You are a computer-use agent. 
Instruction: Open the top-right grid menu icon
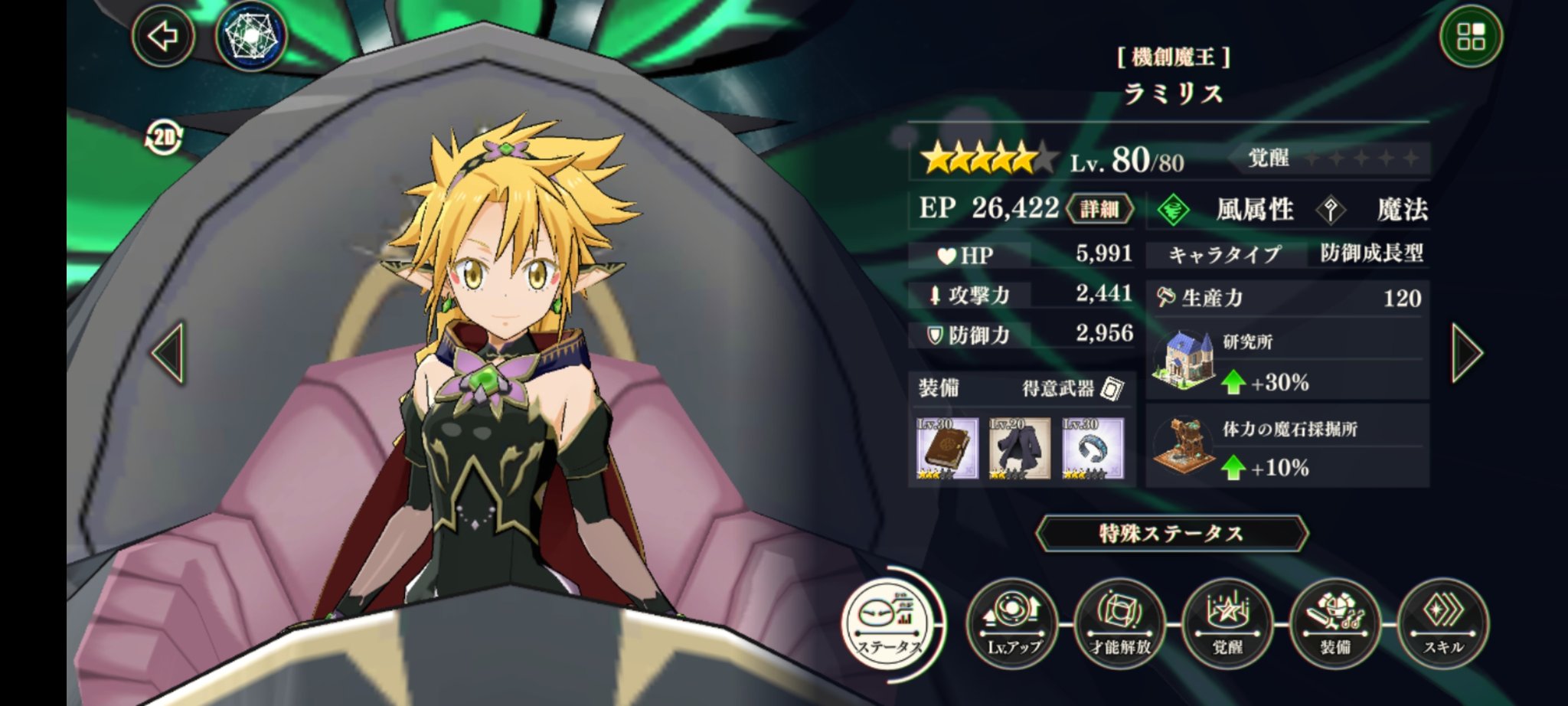[1471, 37]
